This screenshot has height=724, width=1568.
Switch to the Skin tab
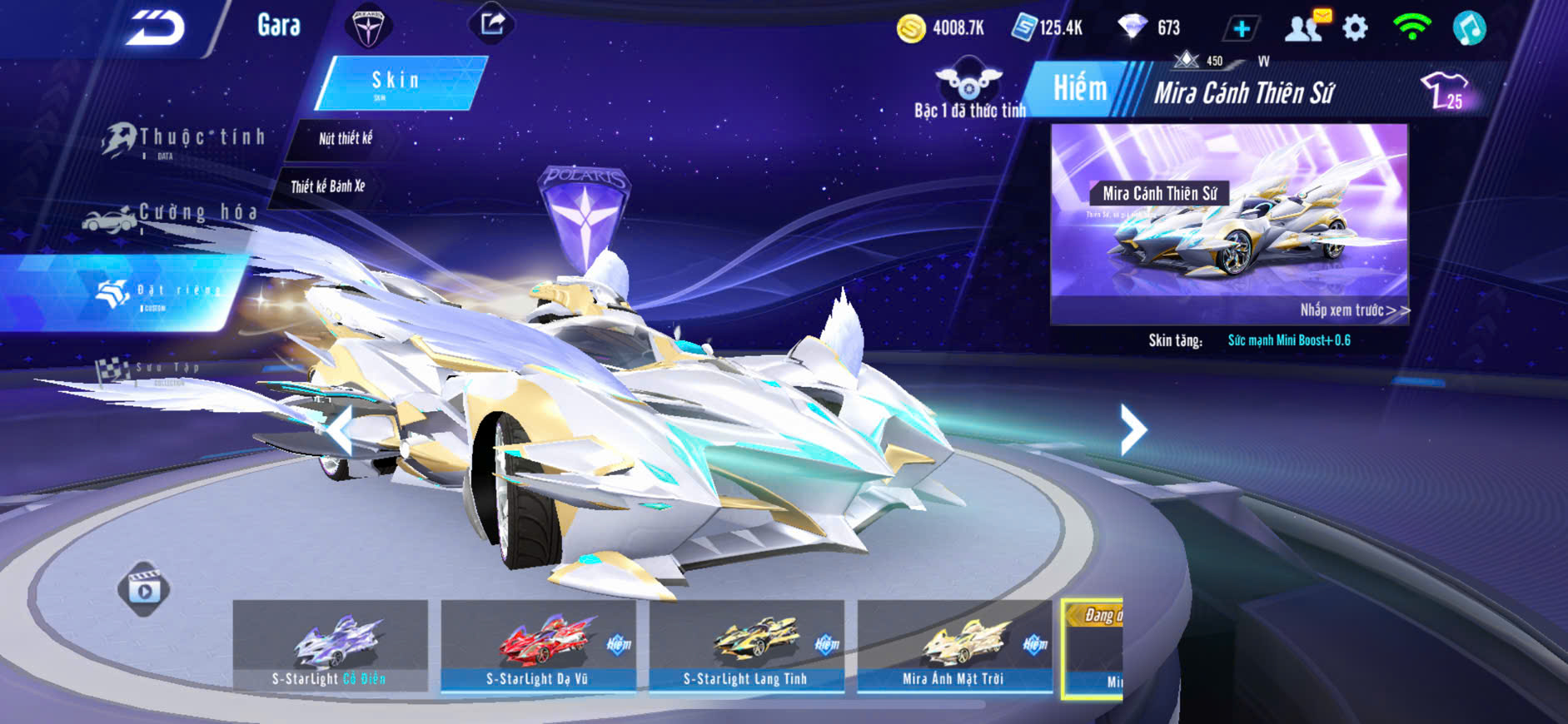pos(398,82)
